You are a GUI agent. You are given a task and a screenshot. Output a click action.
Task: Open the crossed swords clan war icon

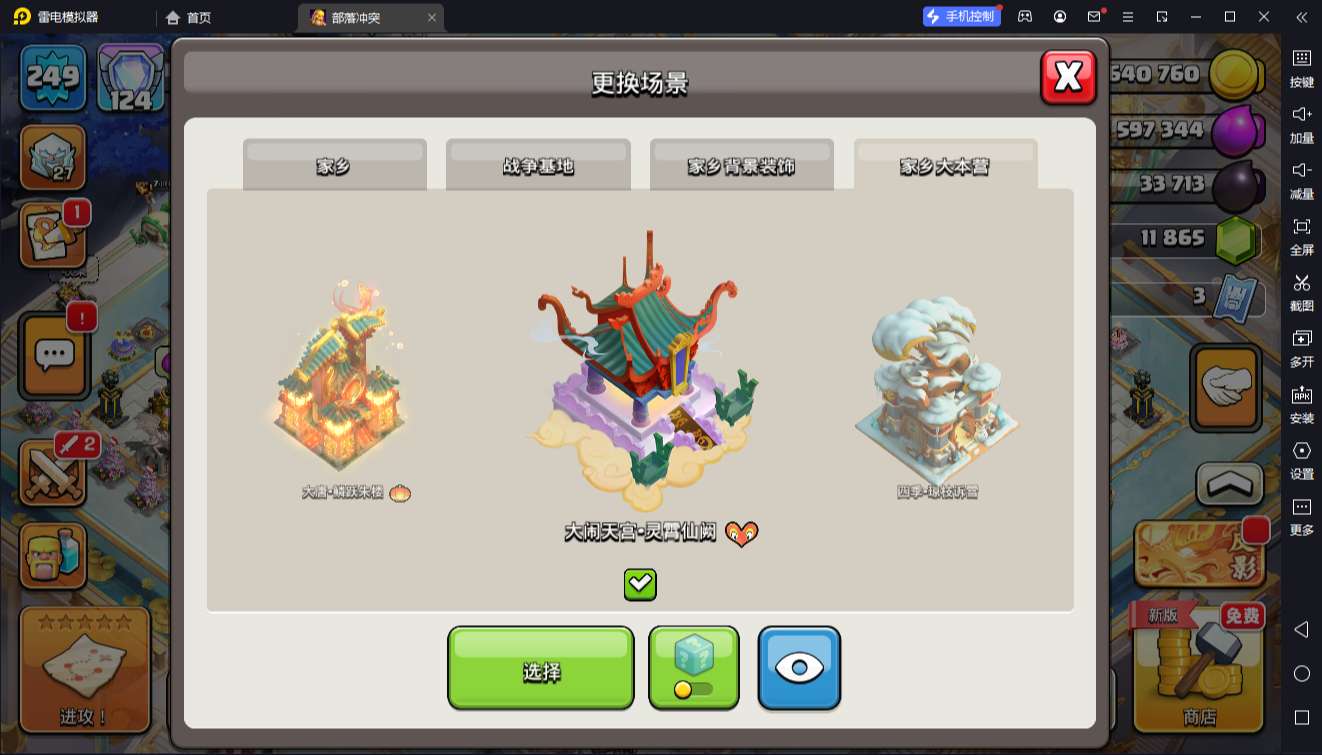[54, 474]
